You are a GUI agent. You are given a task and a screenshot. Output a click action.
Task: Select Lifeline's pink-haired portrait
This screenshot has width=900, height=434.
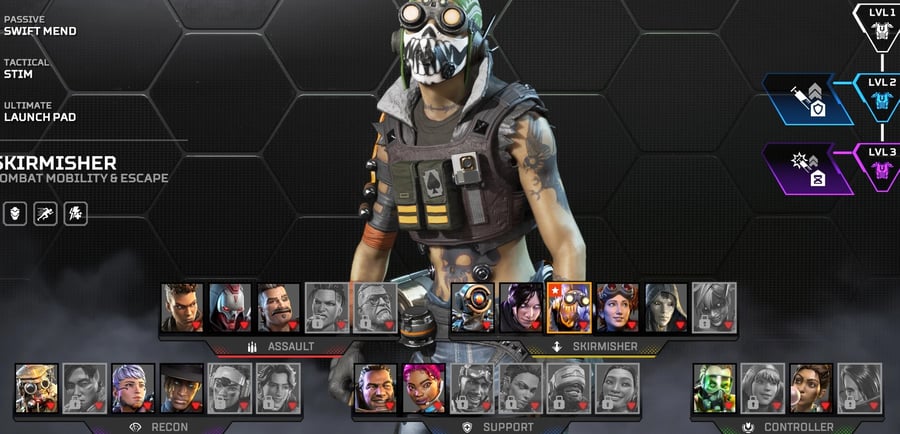(423, 387)
